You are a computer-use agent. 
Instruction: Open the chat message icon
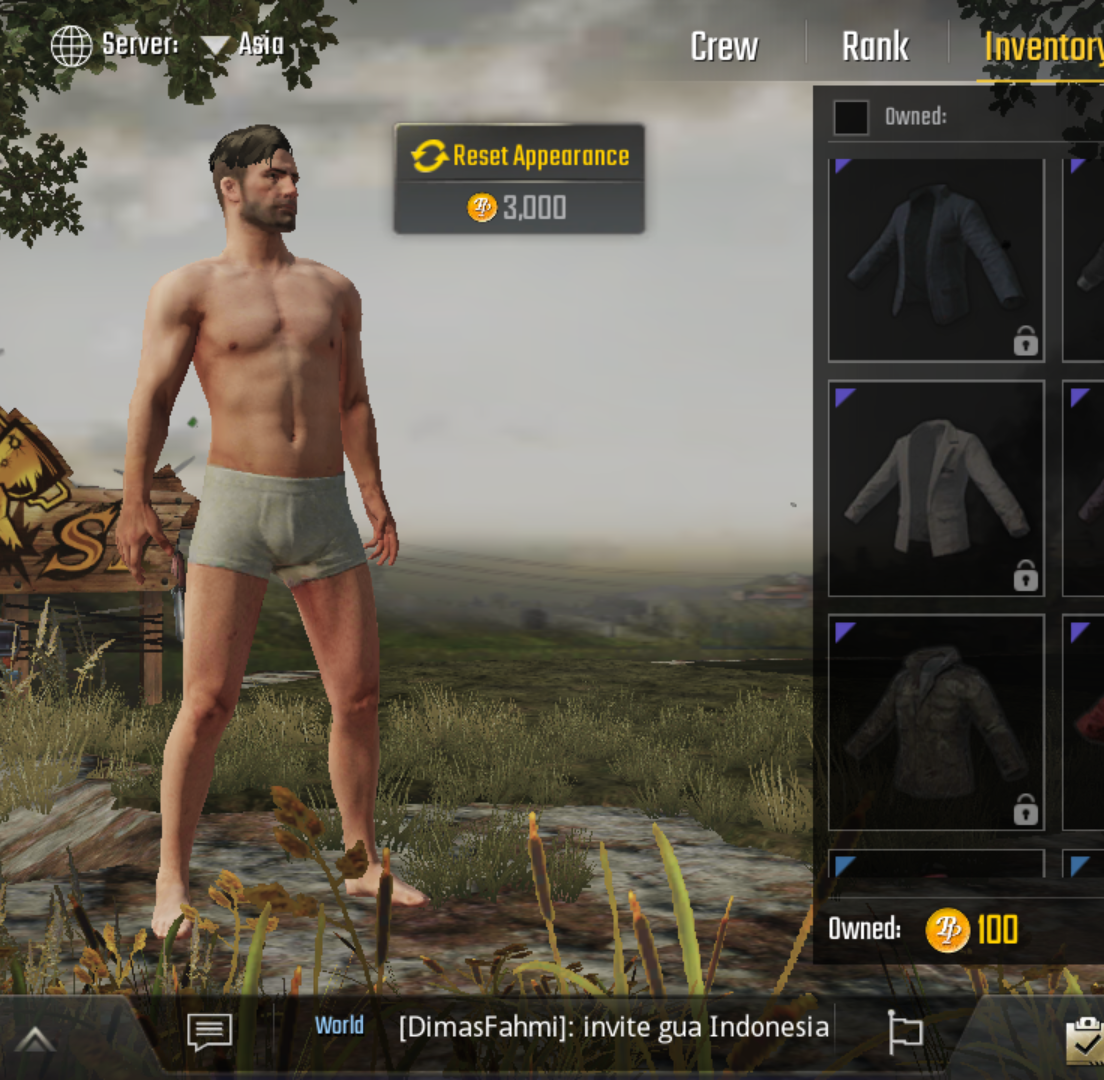[x=210, y=1032]
